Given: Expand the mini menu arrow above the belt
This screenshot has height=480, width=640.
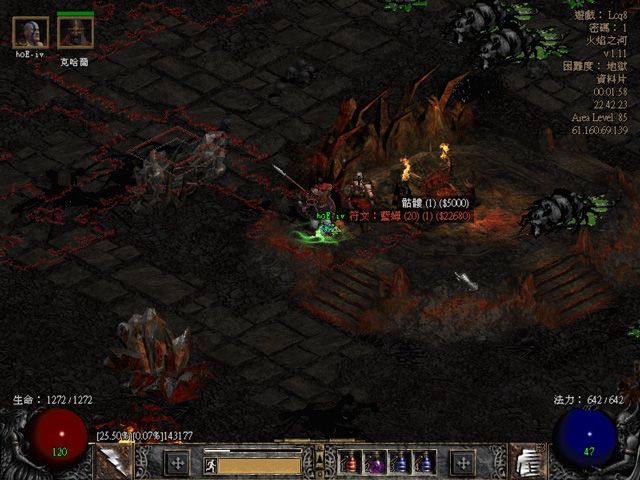Looking at the screenshot, I should pos(320,457).
